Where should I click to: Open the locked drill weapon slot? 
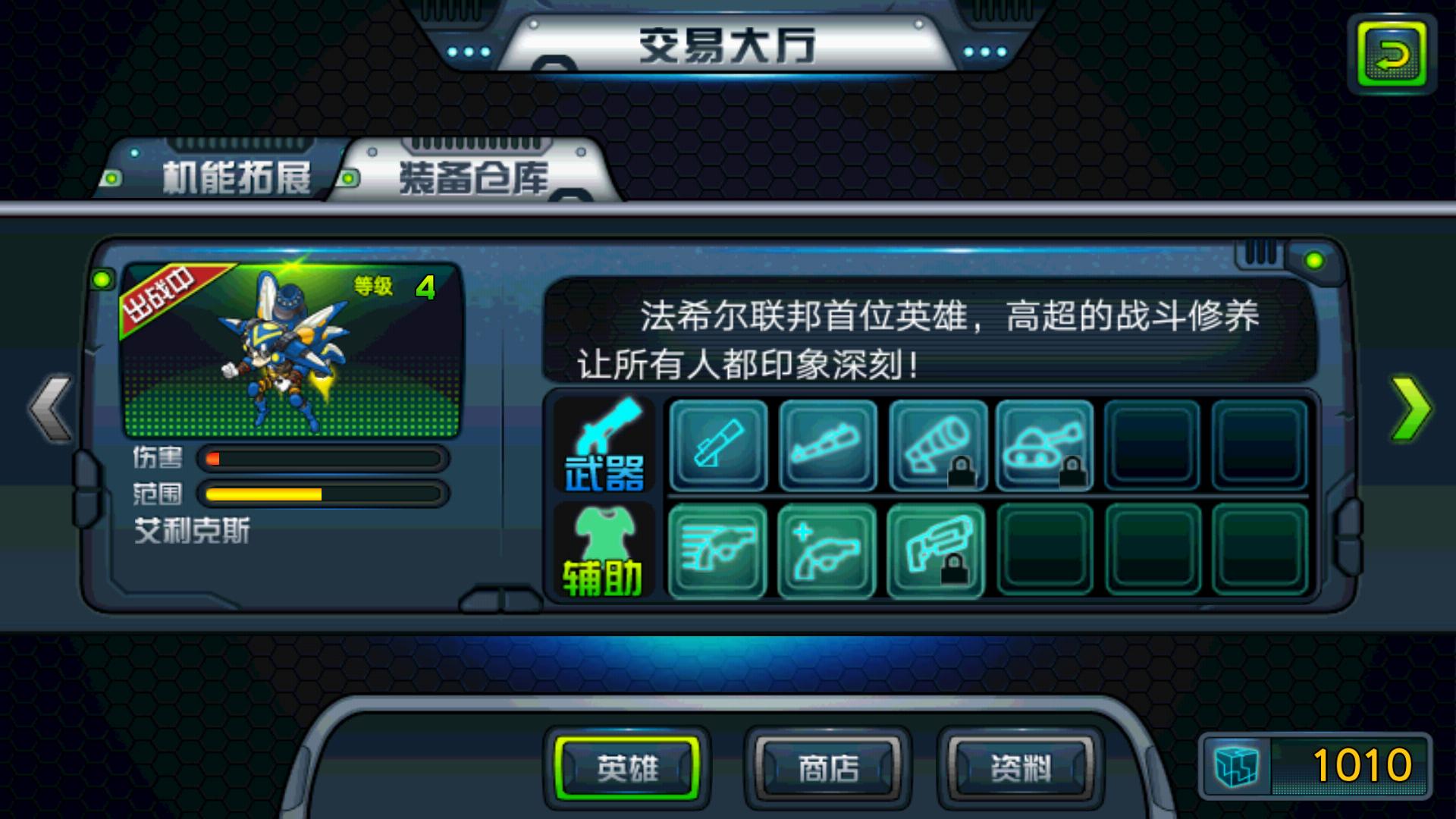(937, 446)
